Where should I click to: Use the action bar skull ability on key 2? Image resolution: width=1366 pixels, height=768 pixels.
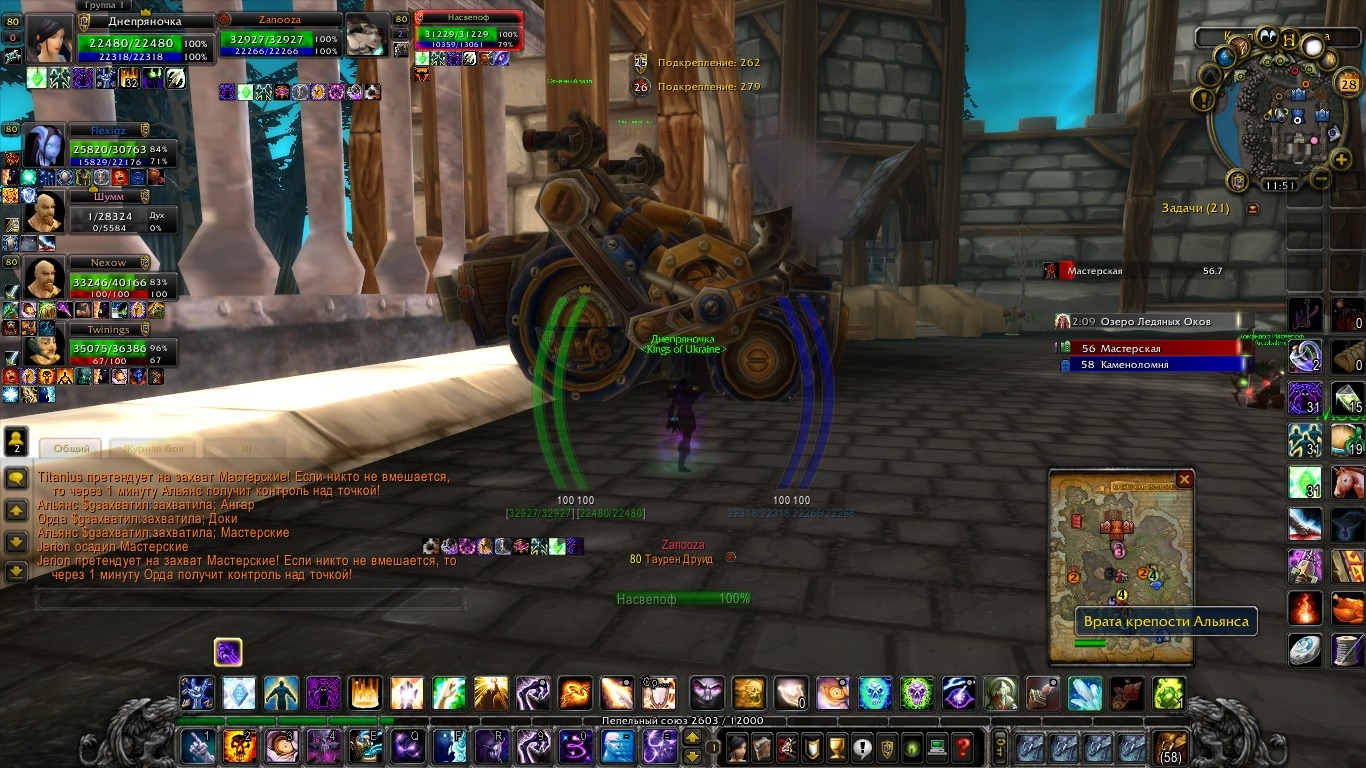239,746
